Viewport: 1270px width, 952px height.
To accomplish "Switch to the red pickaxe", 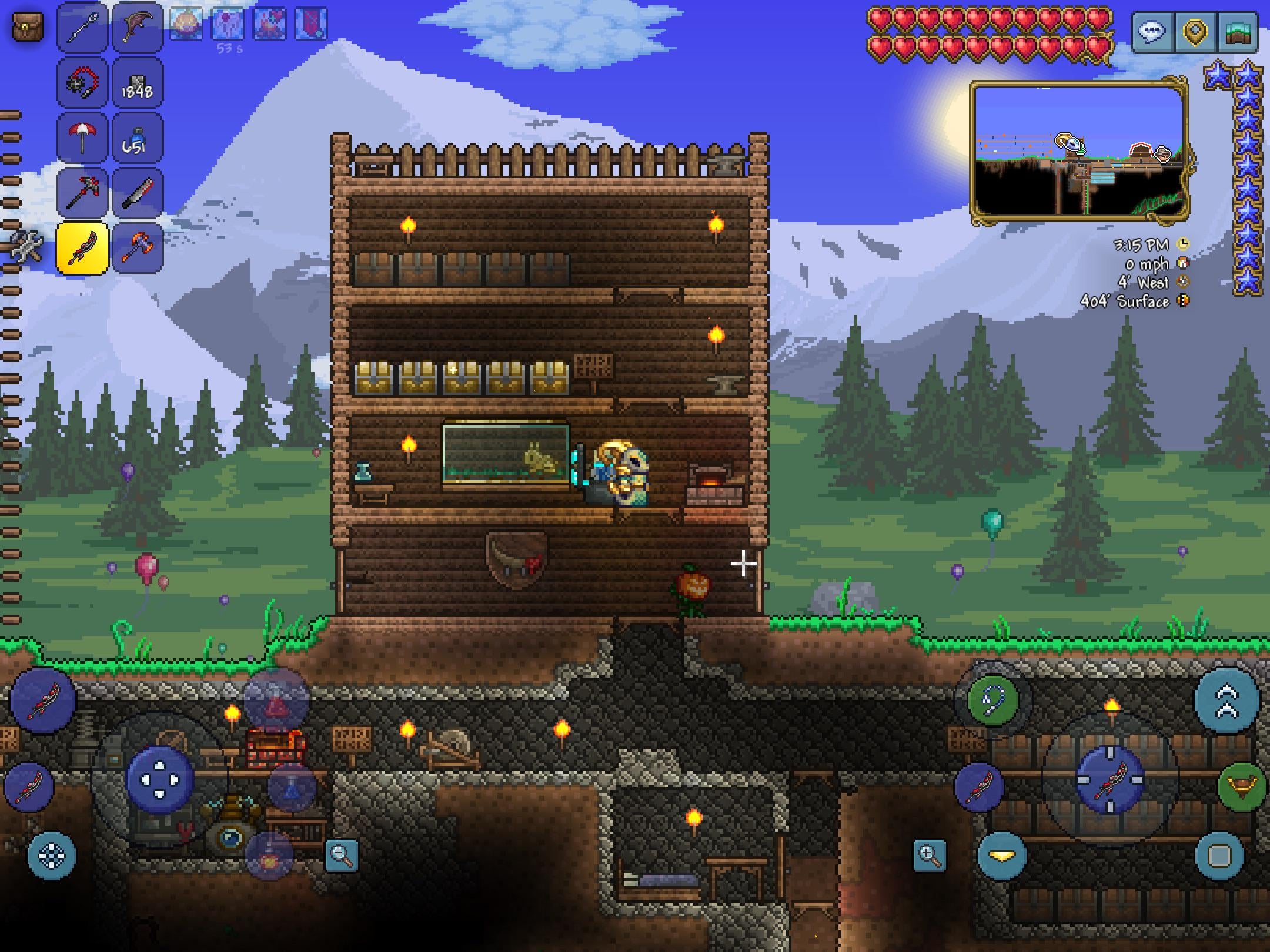I will point(82,193).
